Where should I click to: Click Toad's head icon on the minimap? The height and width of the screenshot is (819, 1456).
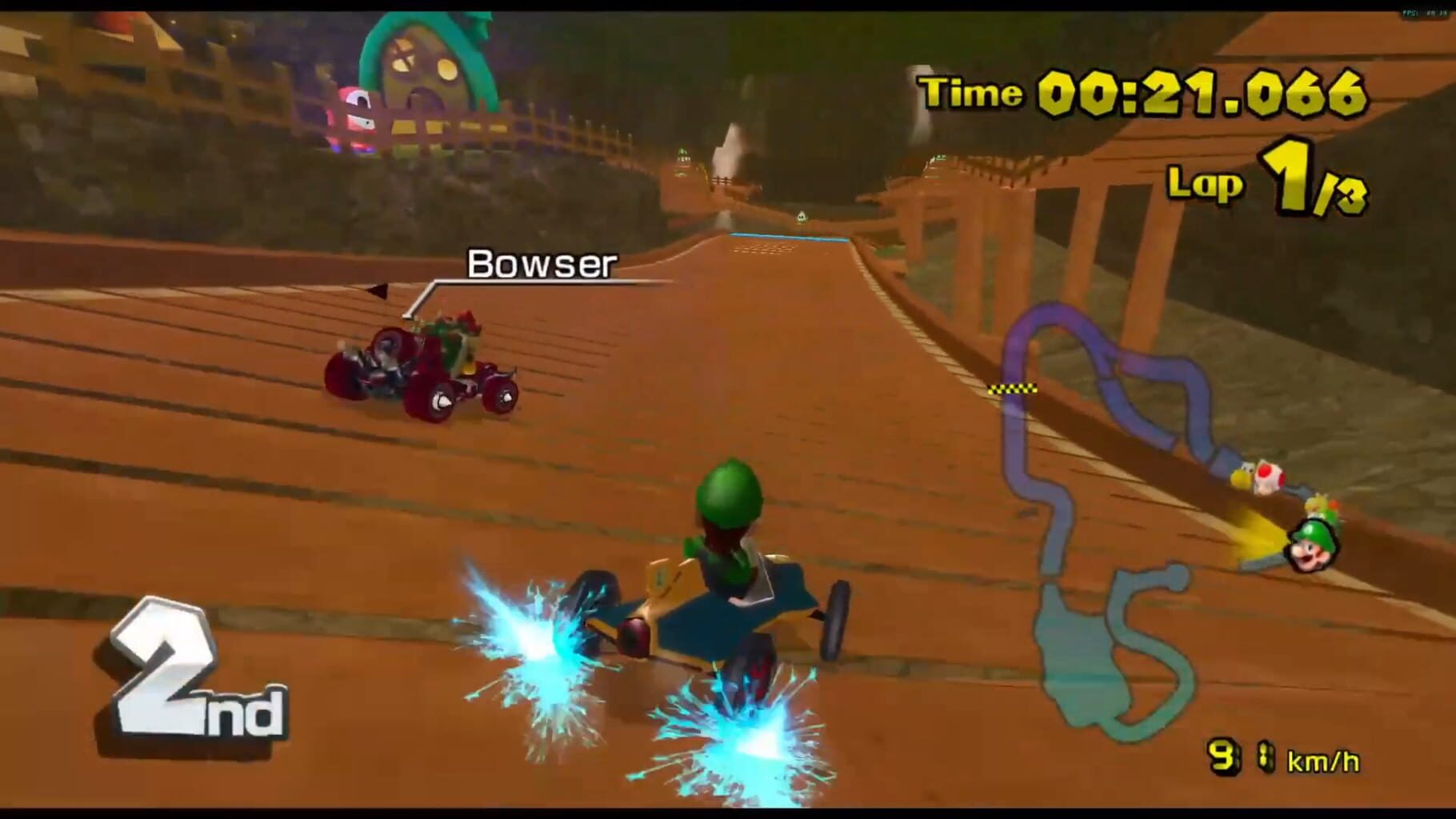[1270, 477]
